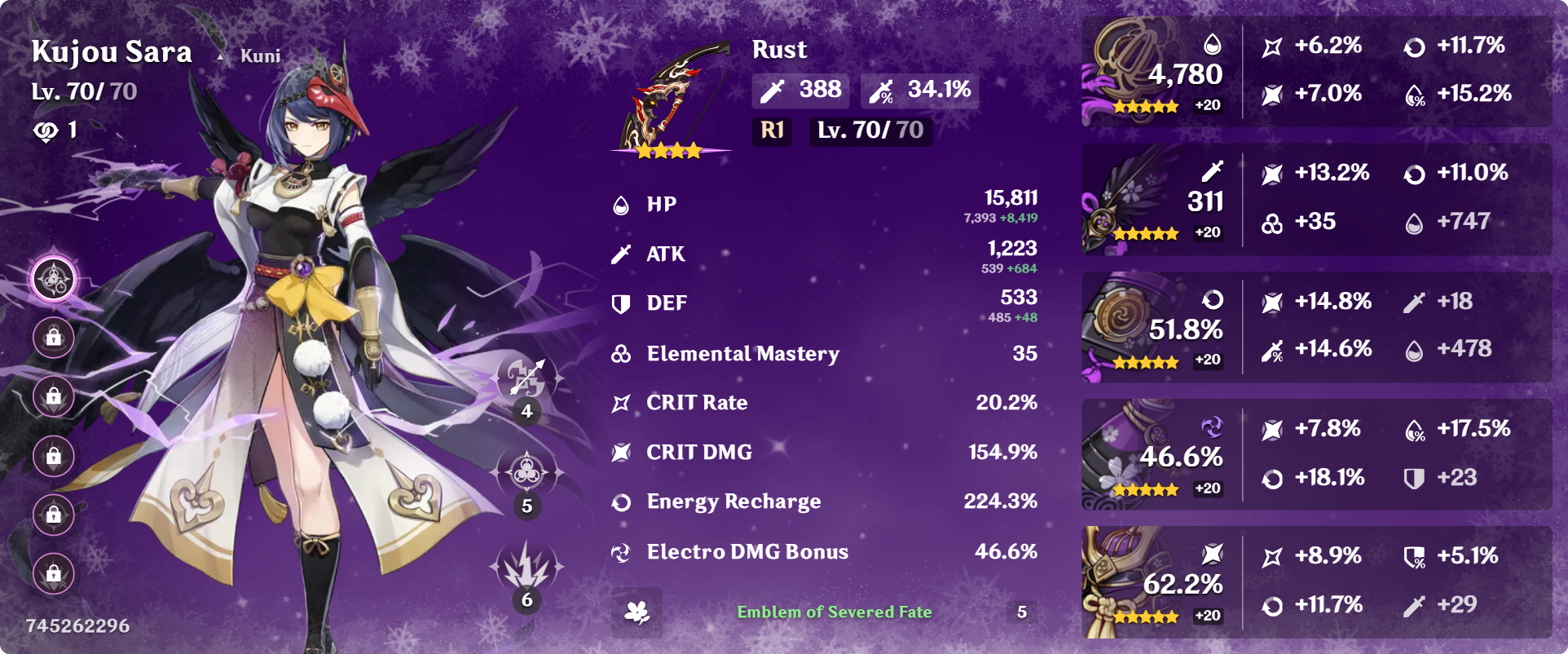The width and height of the screenshot is (1568, 654).
Task: Open the Emblem of Severed Fate link
Action: coord(835,611)
